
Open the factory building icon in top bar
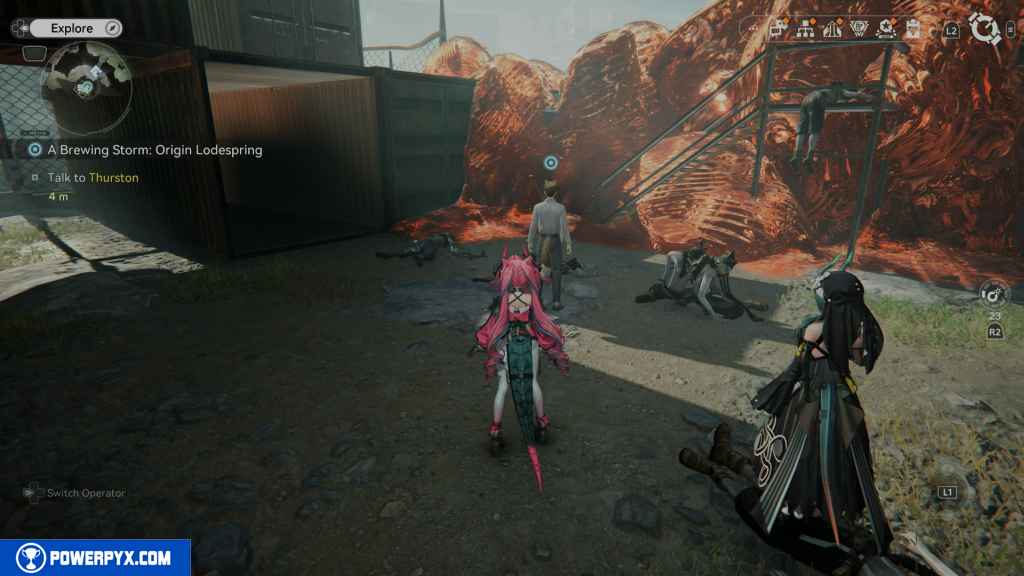(779, 30)
